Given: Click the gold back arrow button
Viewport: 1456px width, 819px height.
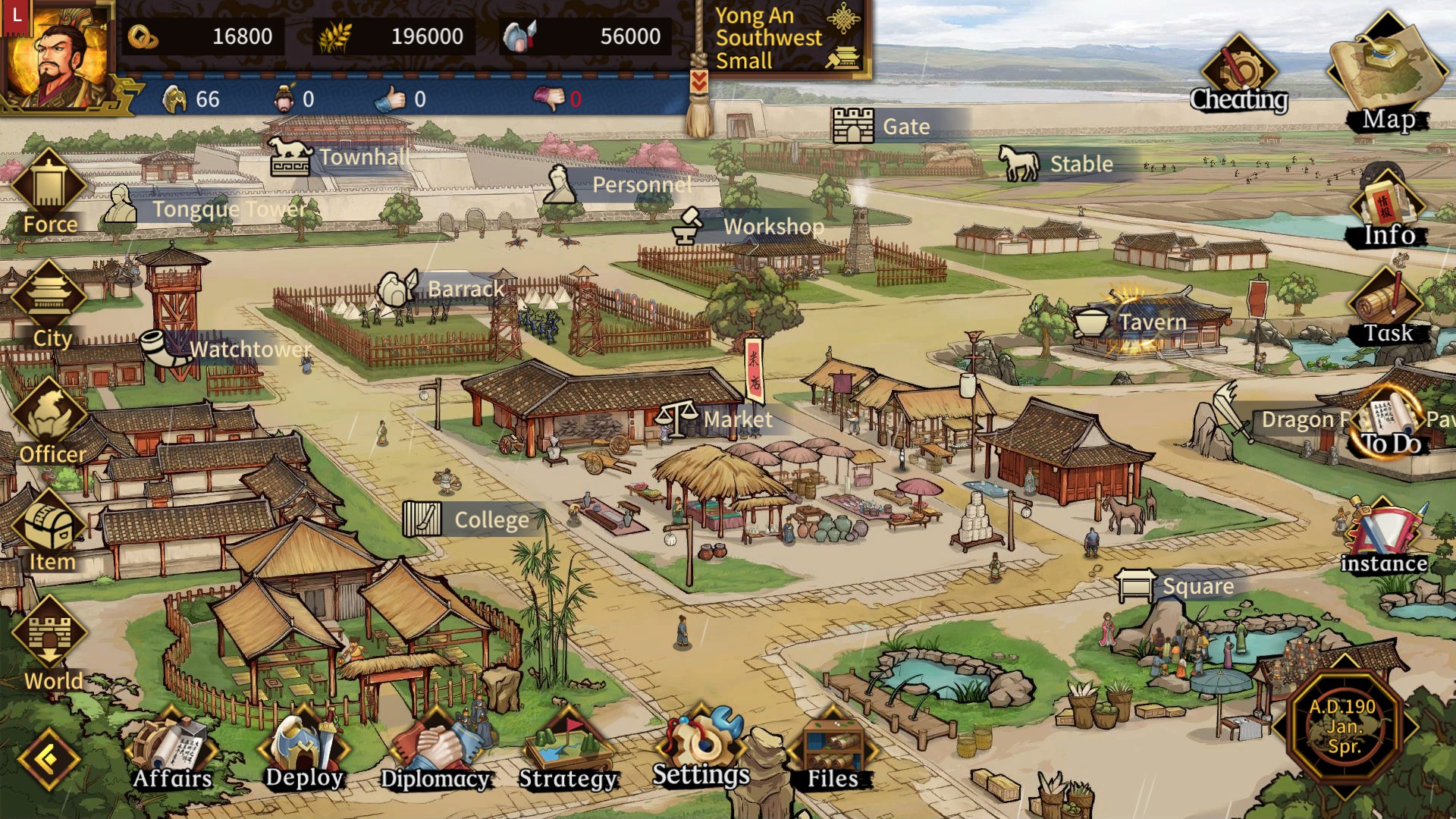Looking at the screenshot, I should pyautogui.click(x=49, y=758).
